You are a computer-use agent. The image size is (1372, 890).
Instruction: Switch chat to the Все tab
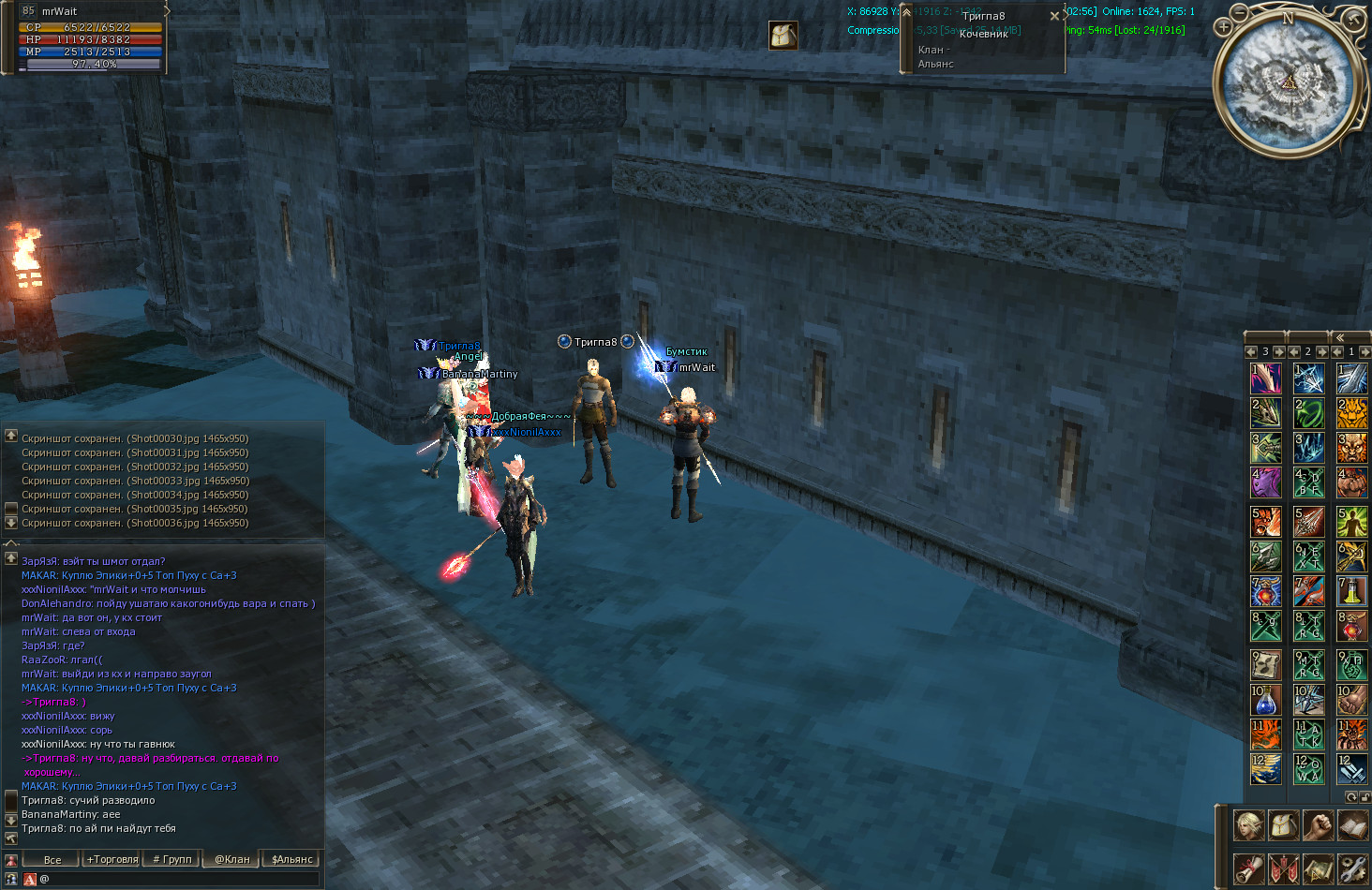click(x=52, y=859)
